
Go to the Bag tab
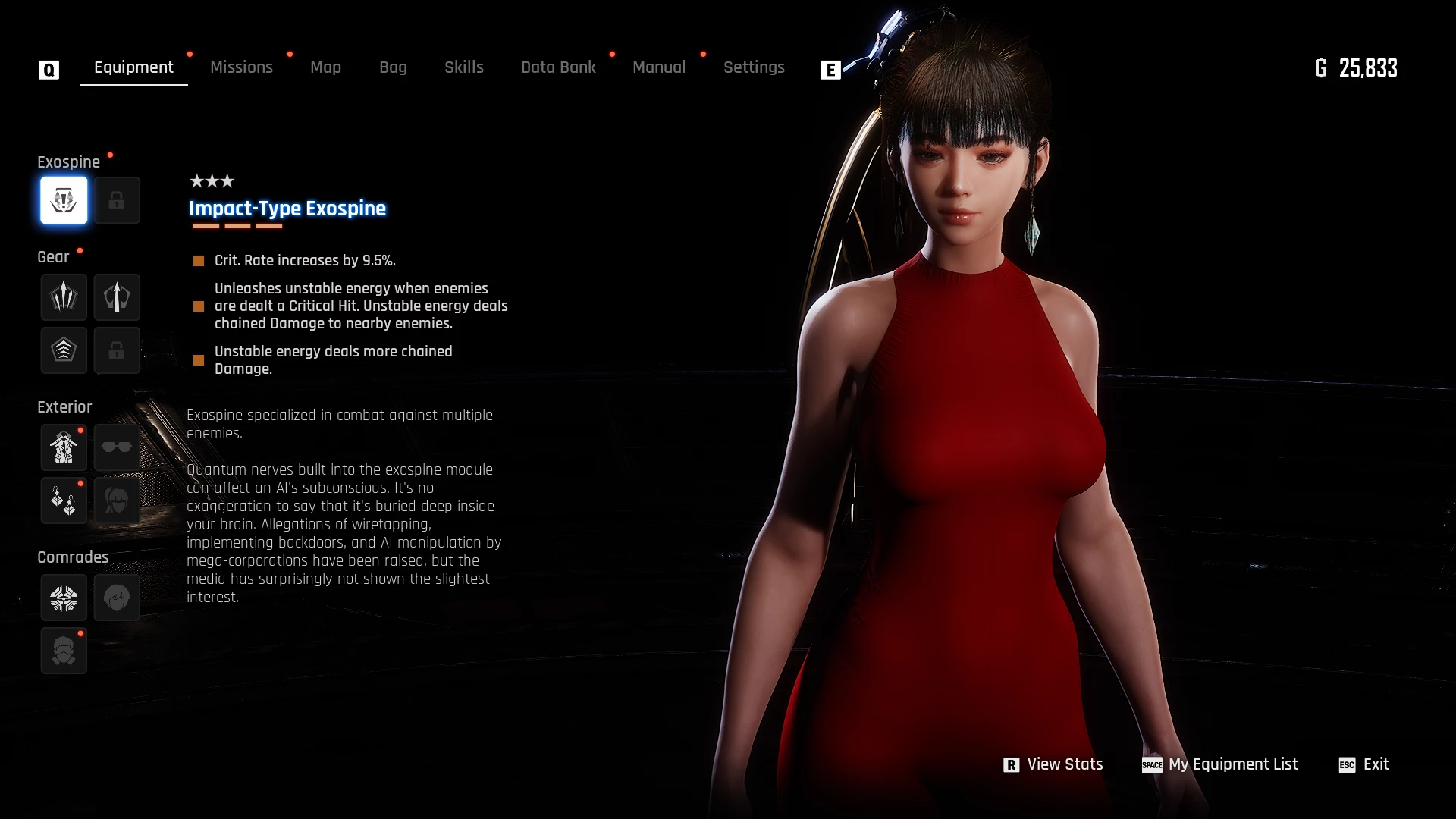[393, 67]
